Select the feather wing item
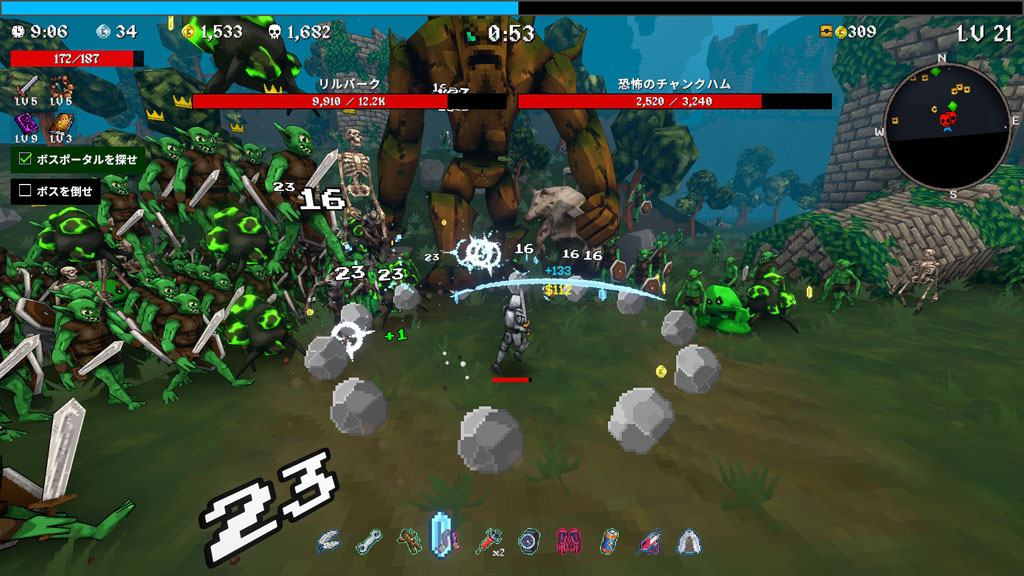1024x576 pixels. (x=328, y=541)
